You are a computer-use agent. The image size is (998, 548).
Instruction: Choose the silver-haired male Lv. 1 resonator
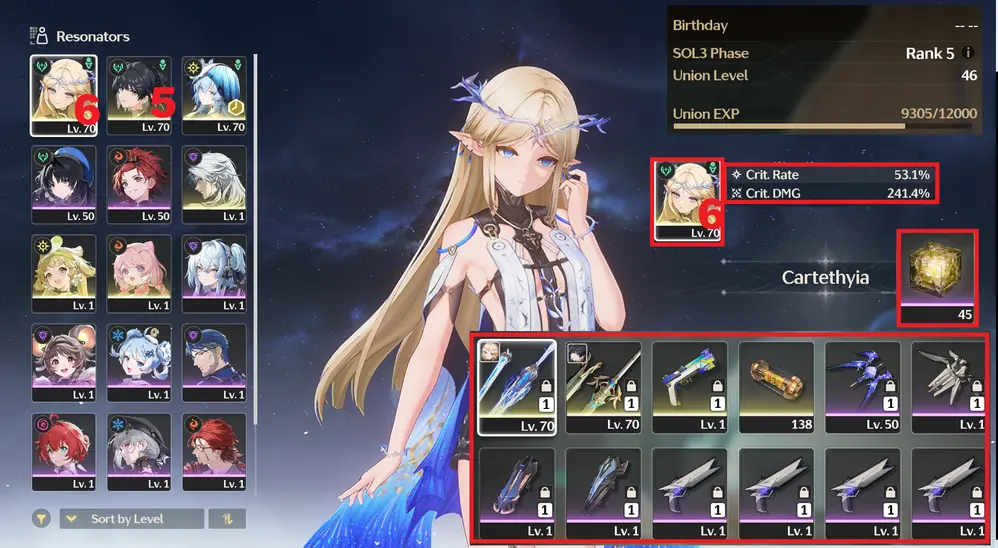pyautogui.click(x=214, y=184)
